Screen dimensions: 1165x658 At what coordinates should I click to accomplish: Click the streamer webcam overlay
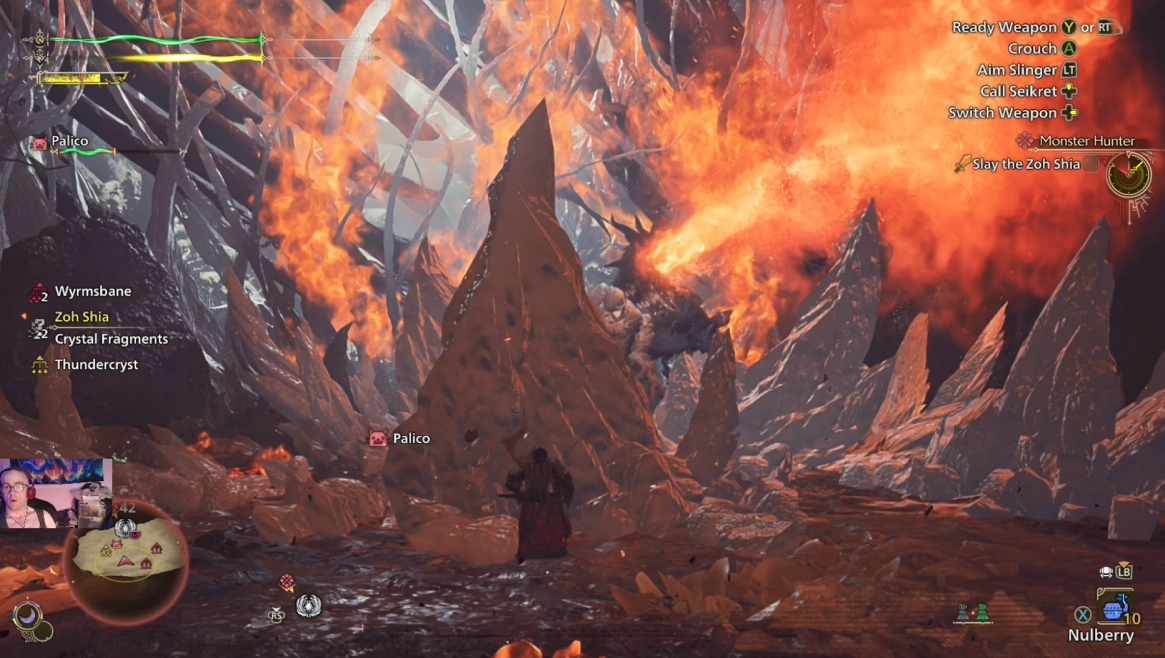tap(55, 494)
